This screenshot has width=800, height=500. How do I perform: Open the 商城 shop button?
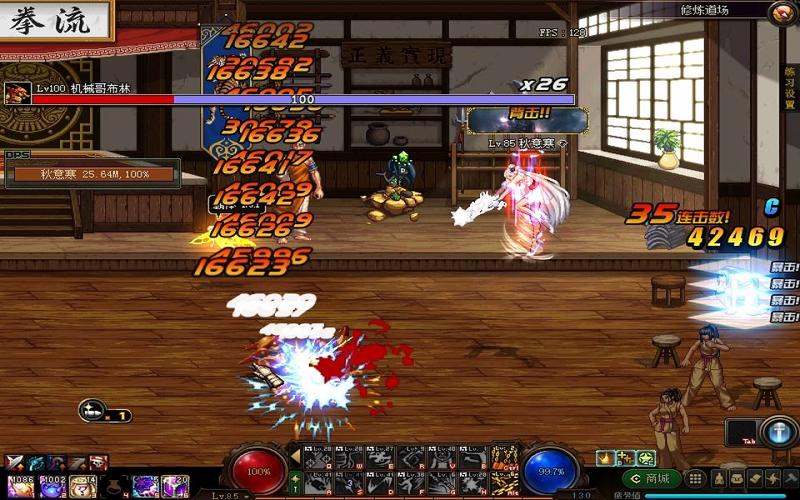coord(650,478)
